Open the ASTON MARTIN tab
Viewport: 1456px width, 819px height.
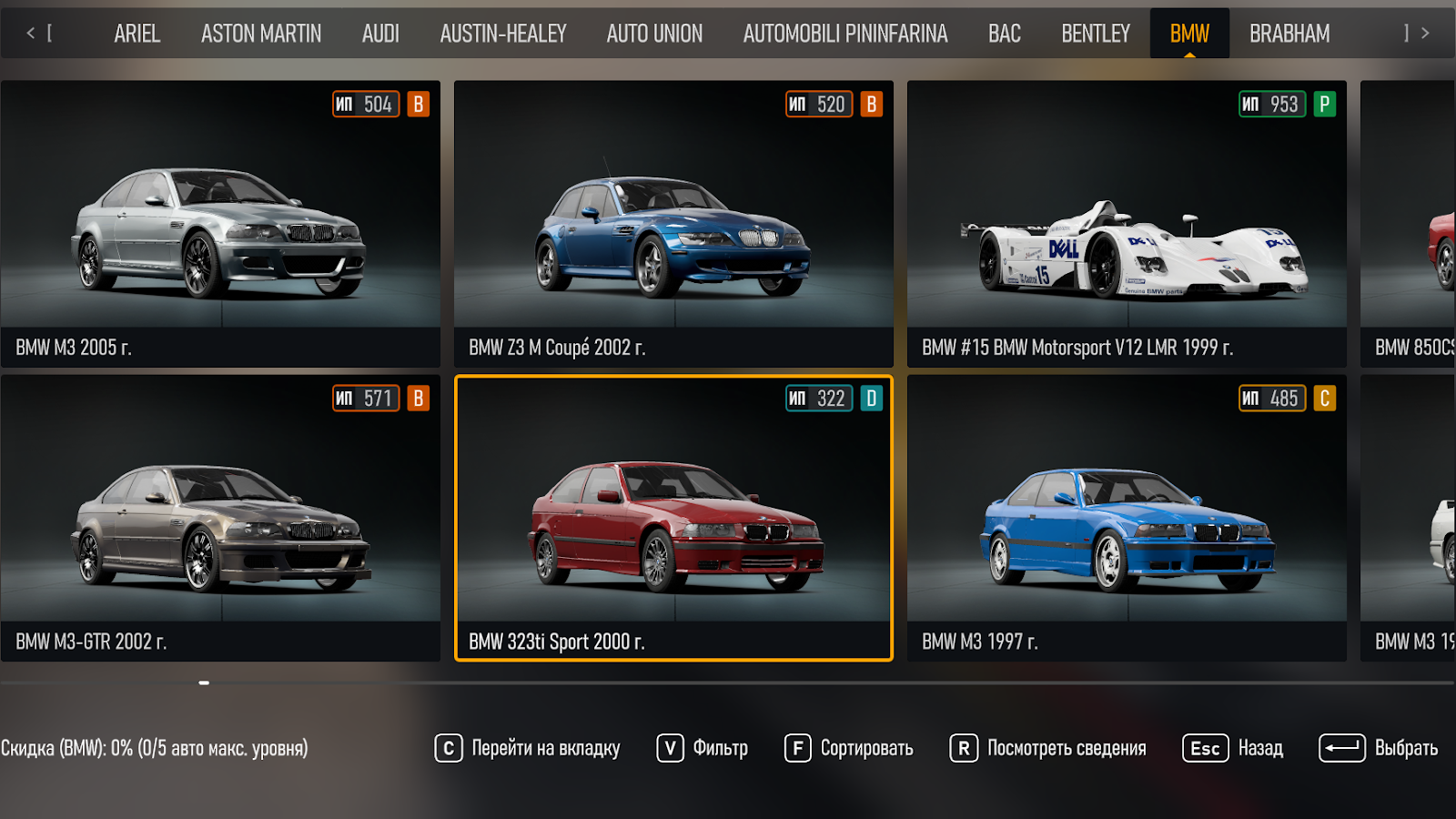pos(261,34)
